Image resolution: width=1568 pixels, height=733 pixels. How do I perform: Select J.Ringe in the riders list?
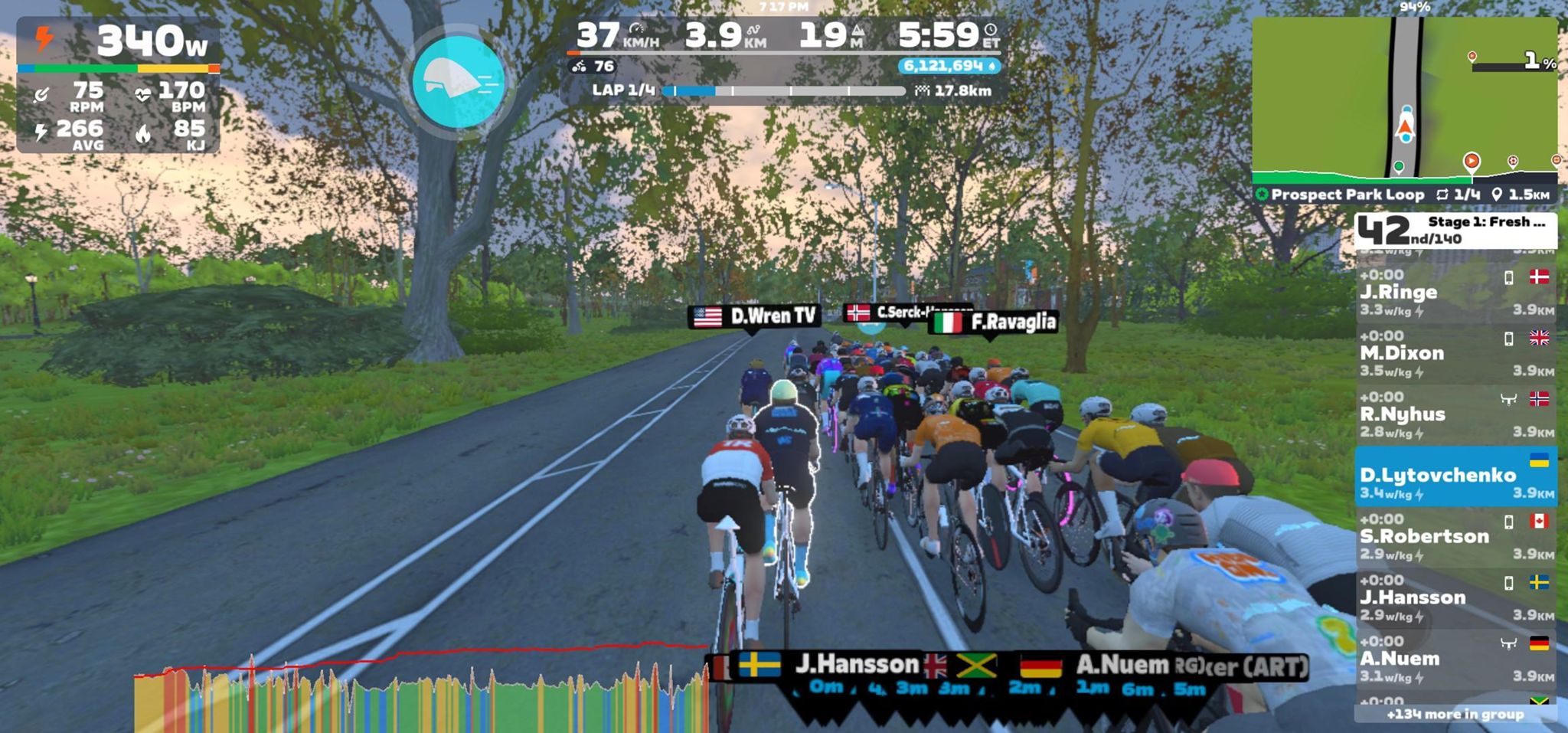pos(1455,293)
